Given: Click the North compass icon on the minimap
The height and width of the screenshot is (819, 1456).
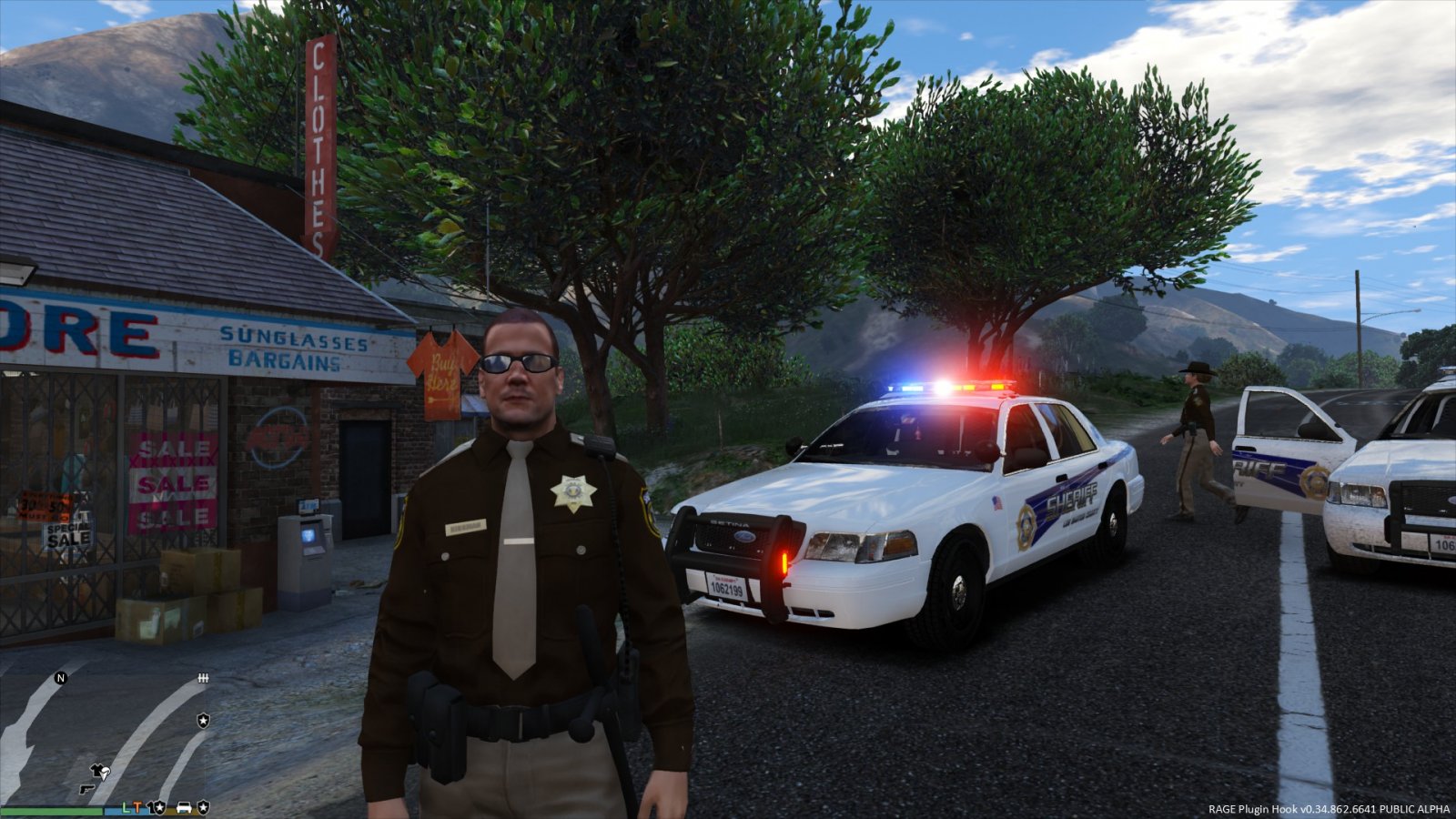Looking at the screenshot, I should (x=60, y=678).
